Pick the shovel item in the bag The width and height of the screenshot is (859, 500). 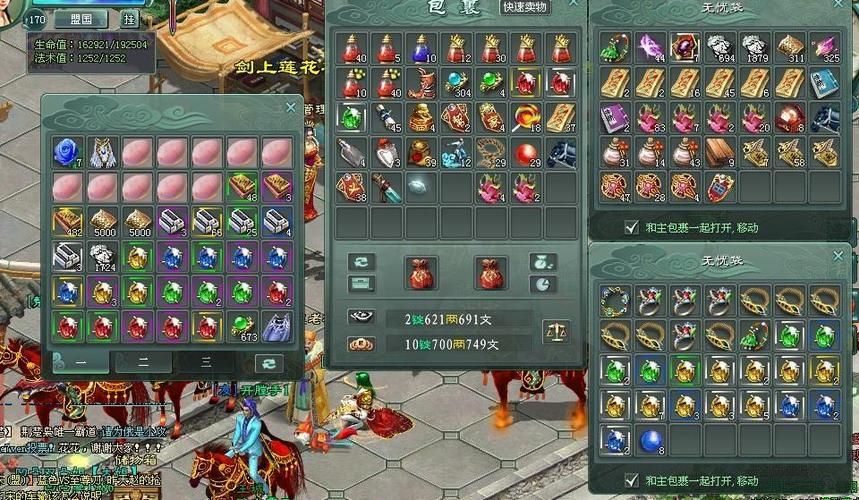[352, 152]
